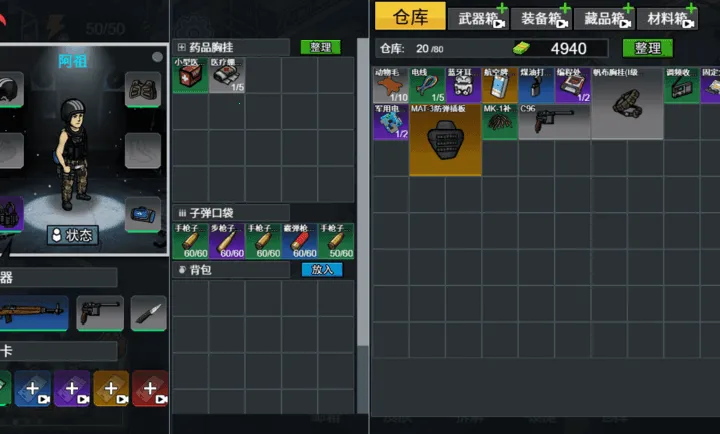Open the 藏品箱 collection crate tab
Viewport: 720px width, 434px height.
[604, 18]
